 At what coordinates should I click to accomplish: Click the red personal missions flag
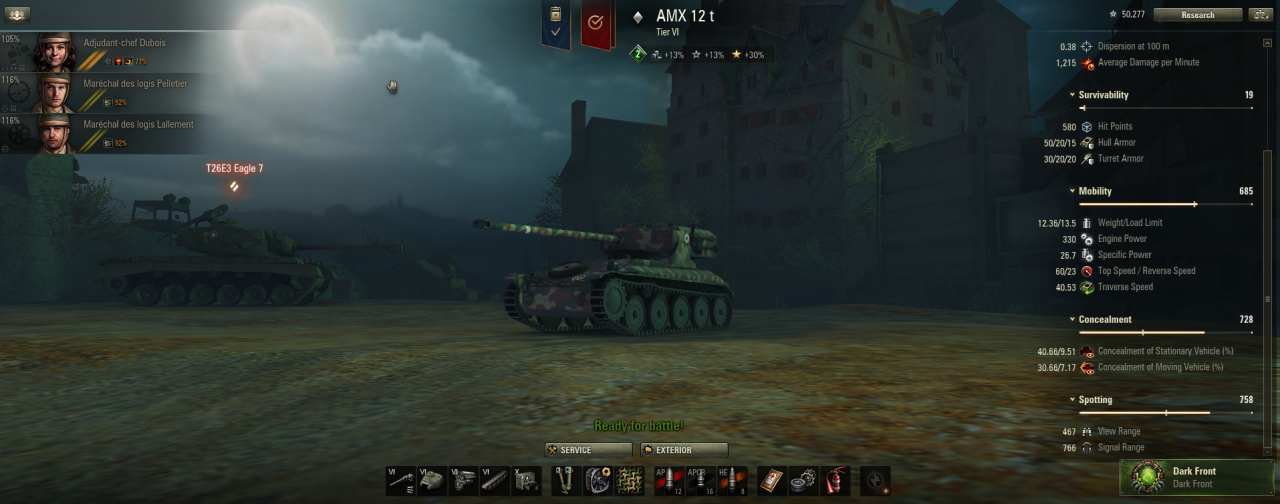596,24
